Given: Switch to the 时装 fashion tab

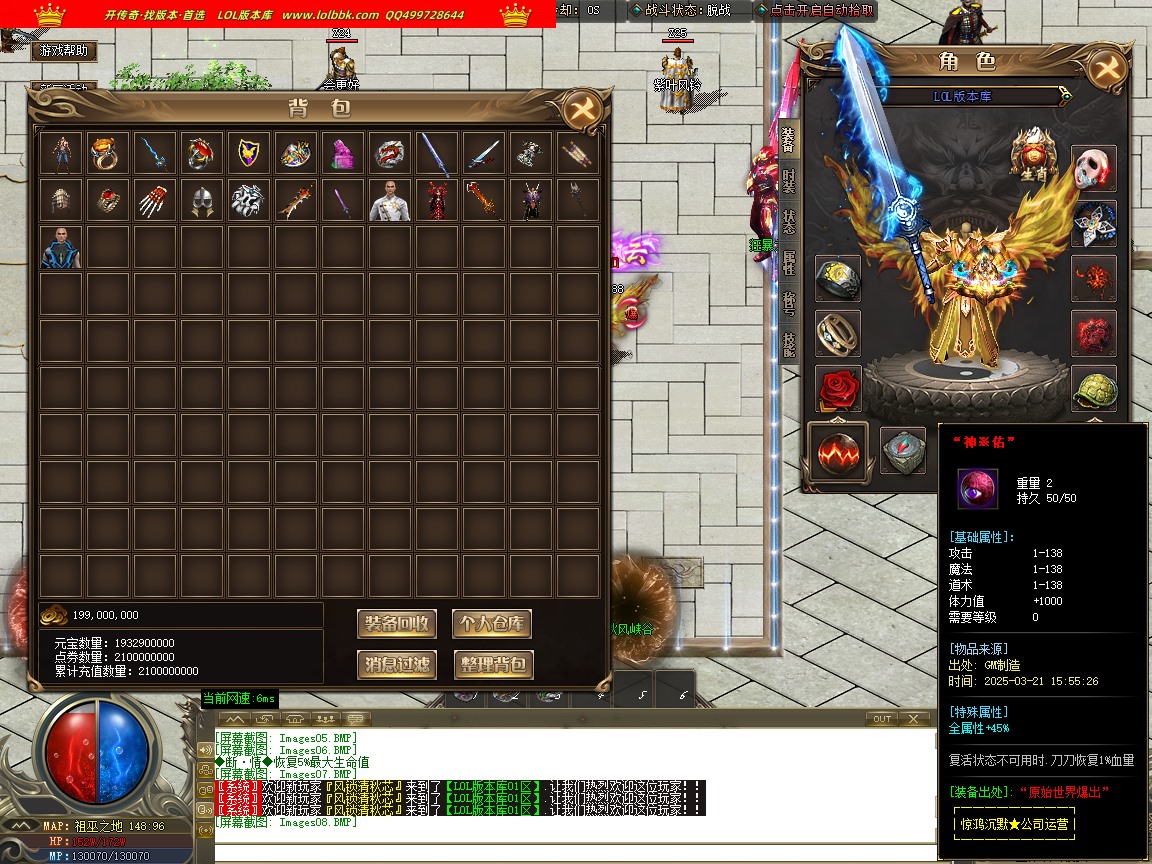Looking at the screenshot, I should click(x=789, y=181).
